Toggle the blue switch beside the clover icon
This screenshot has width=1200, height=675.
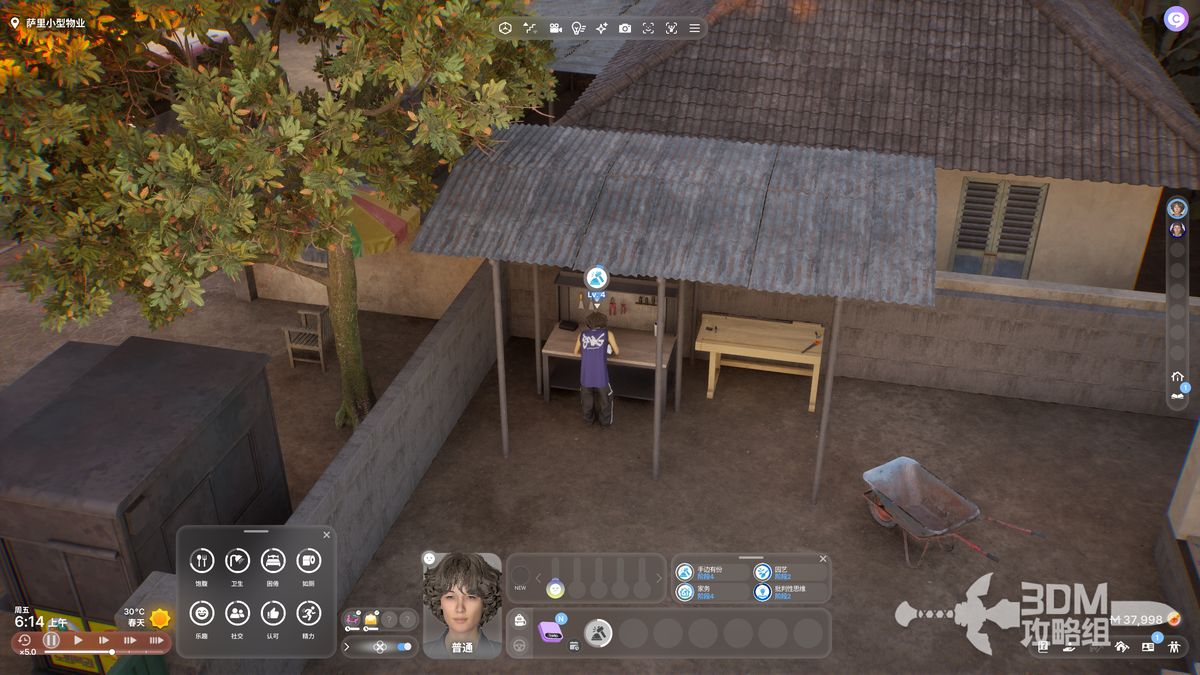[x=404, y=647]
